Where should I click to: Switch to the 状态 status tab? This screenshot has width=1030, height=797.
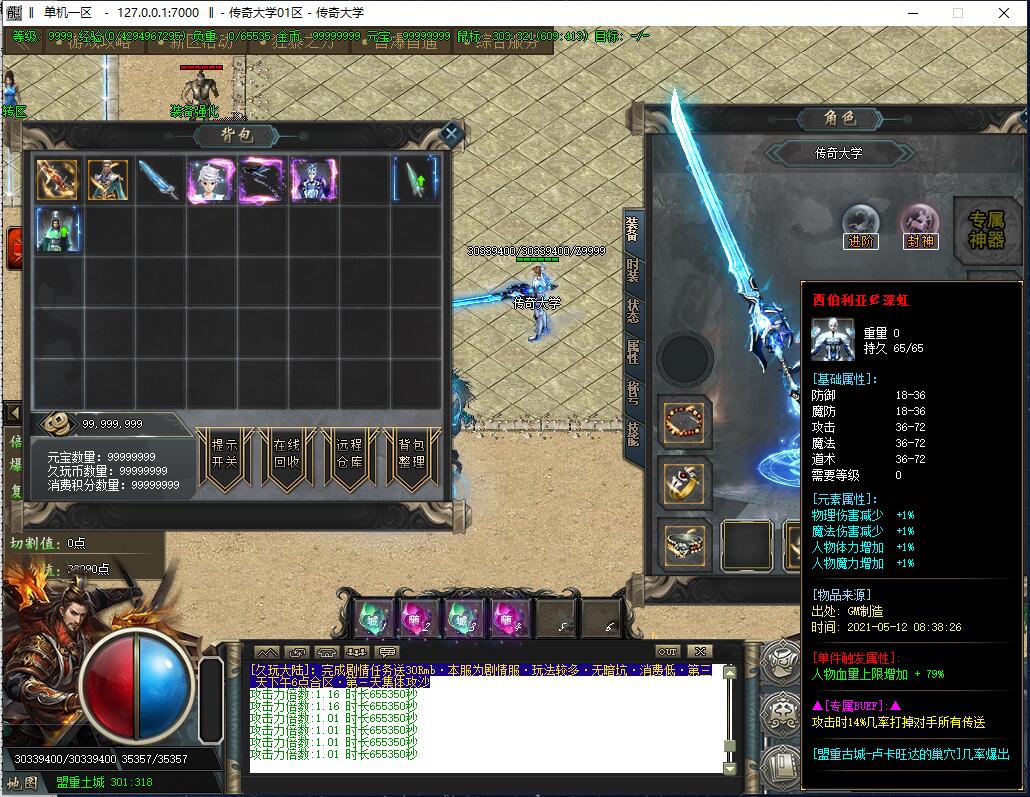pos(633,310)
